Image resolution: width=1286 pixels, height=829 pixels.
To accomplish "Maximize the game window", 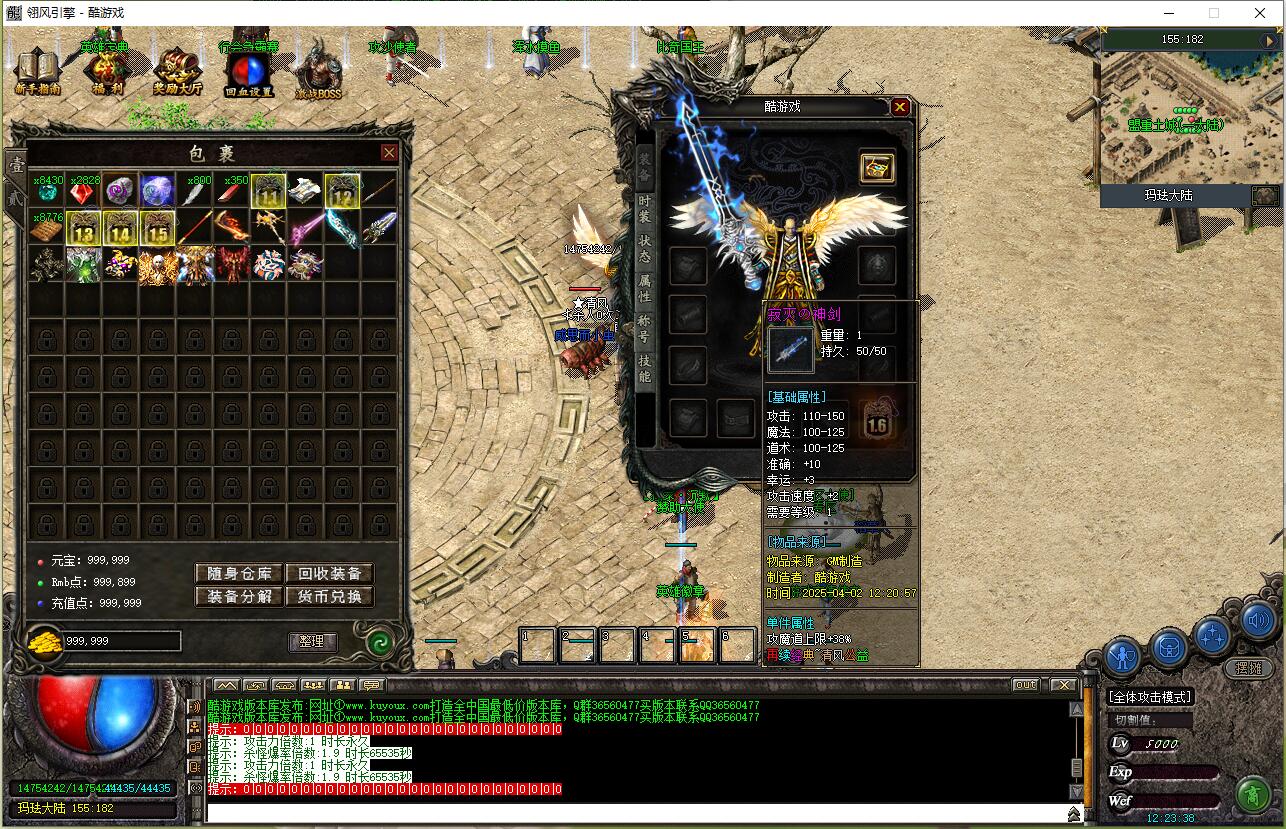I will [x=1214, y=13].
